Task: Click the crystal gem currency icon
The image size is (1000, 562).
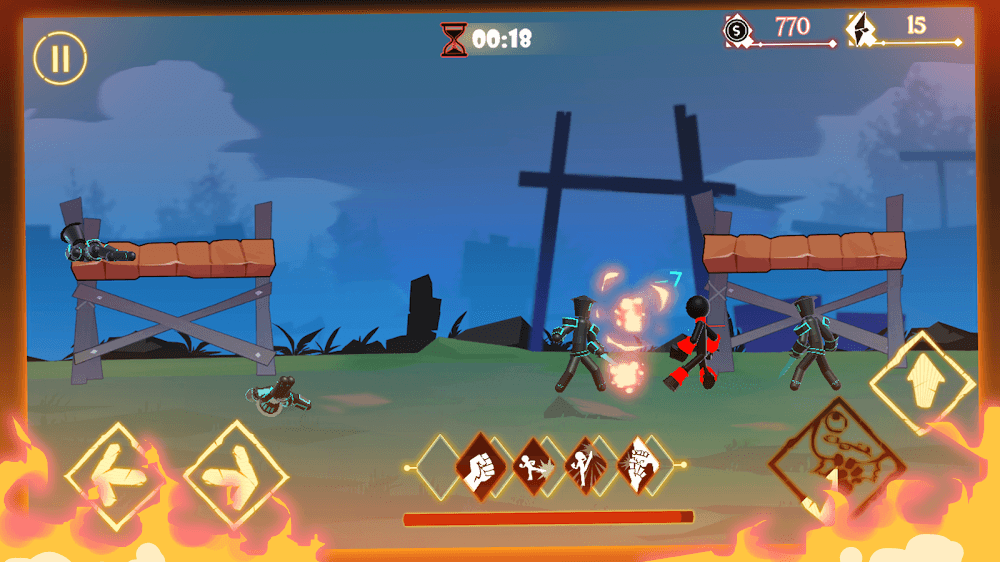Action: pyautogui.click(x=860, y=30)
